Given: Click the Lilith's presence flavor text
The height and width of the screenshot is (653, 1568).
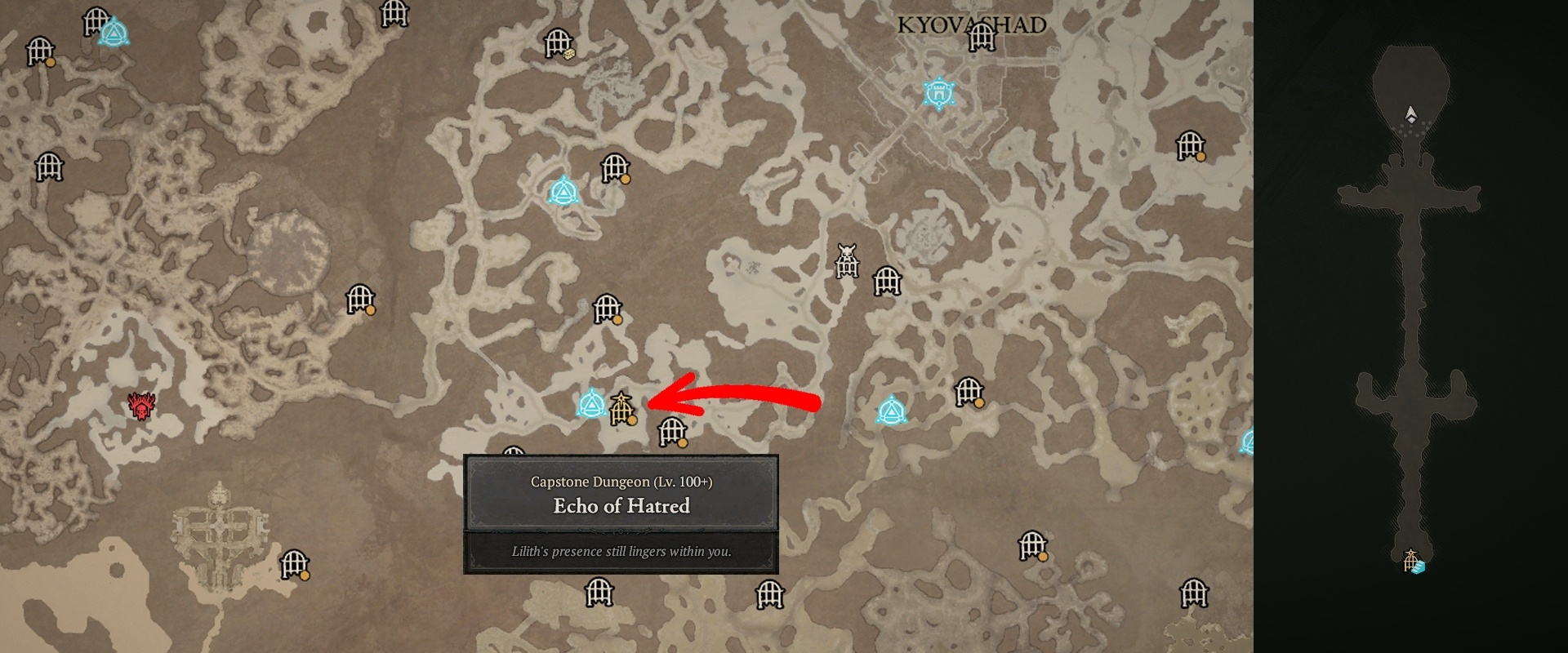Looking at the screenshot, I should 621,552.
